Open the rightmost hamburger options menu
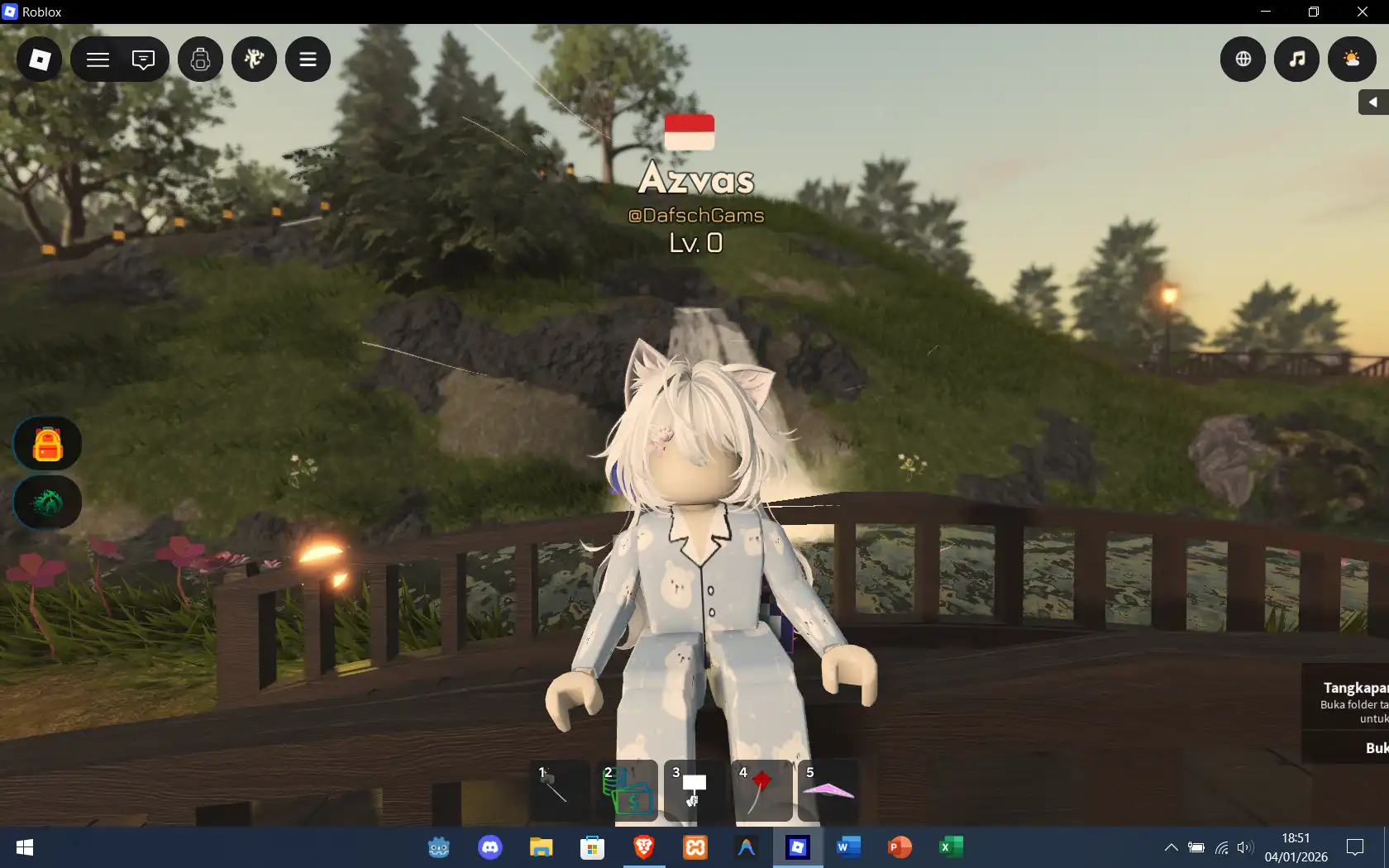 point(308,59)
